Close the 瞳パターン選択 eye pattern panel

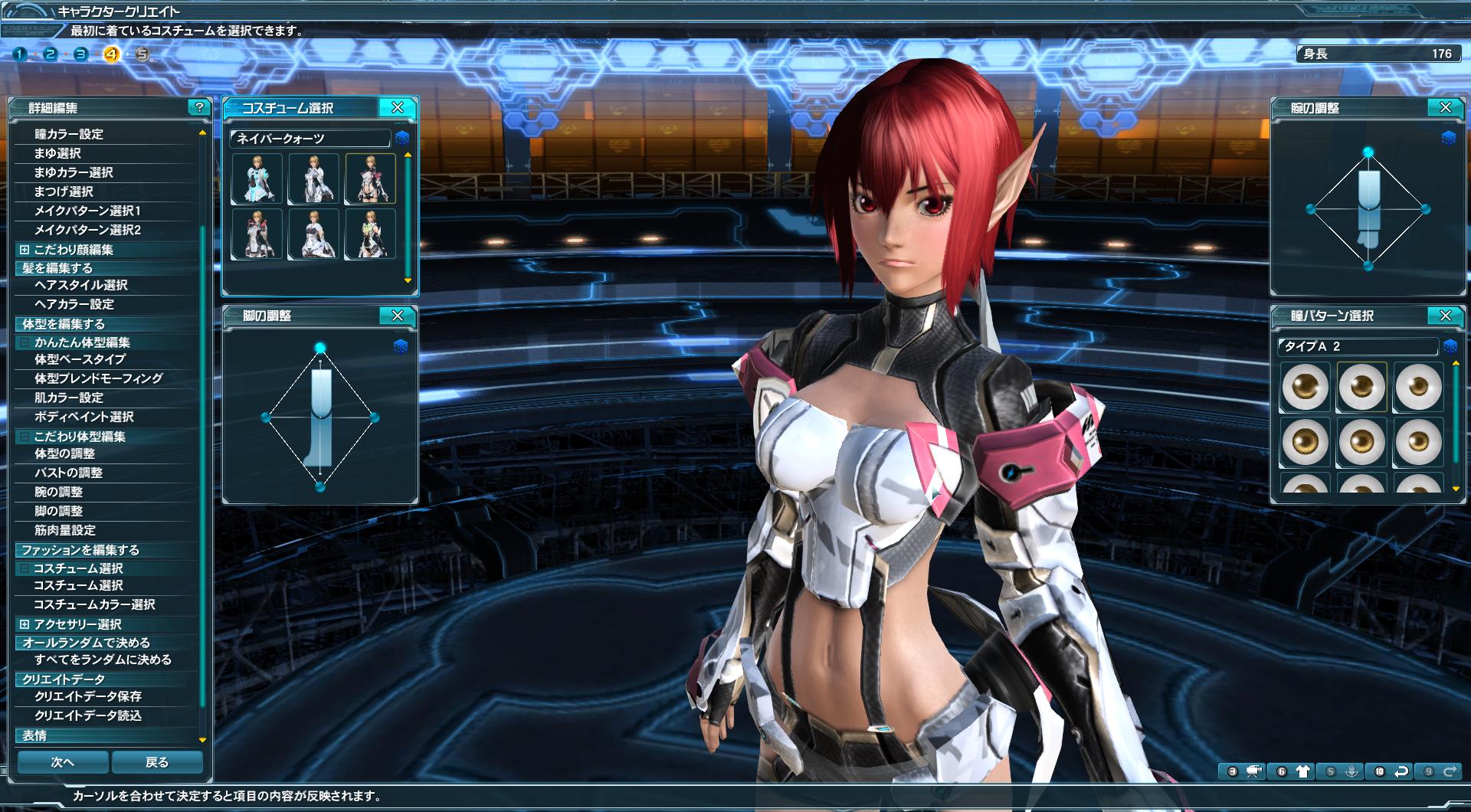[1445, 316]
